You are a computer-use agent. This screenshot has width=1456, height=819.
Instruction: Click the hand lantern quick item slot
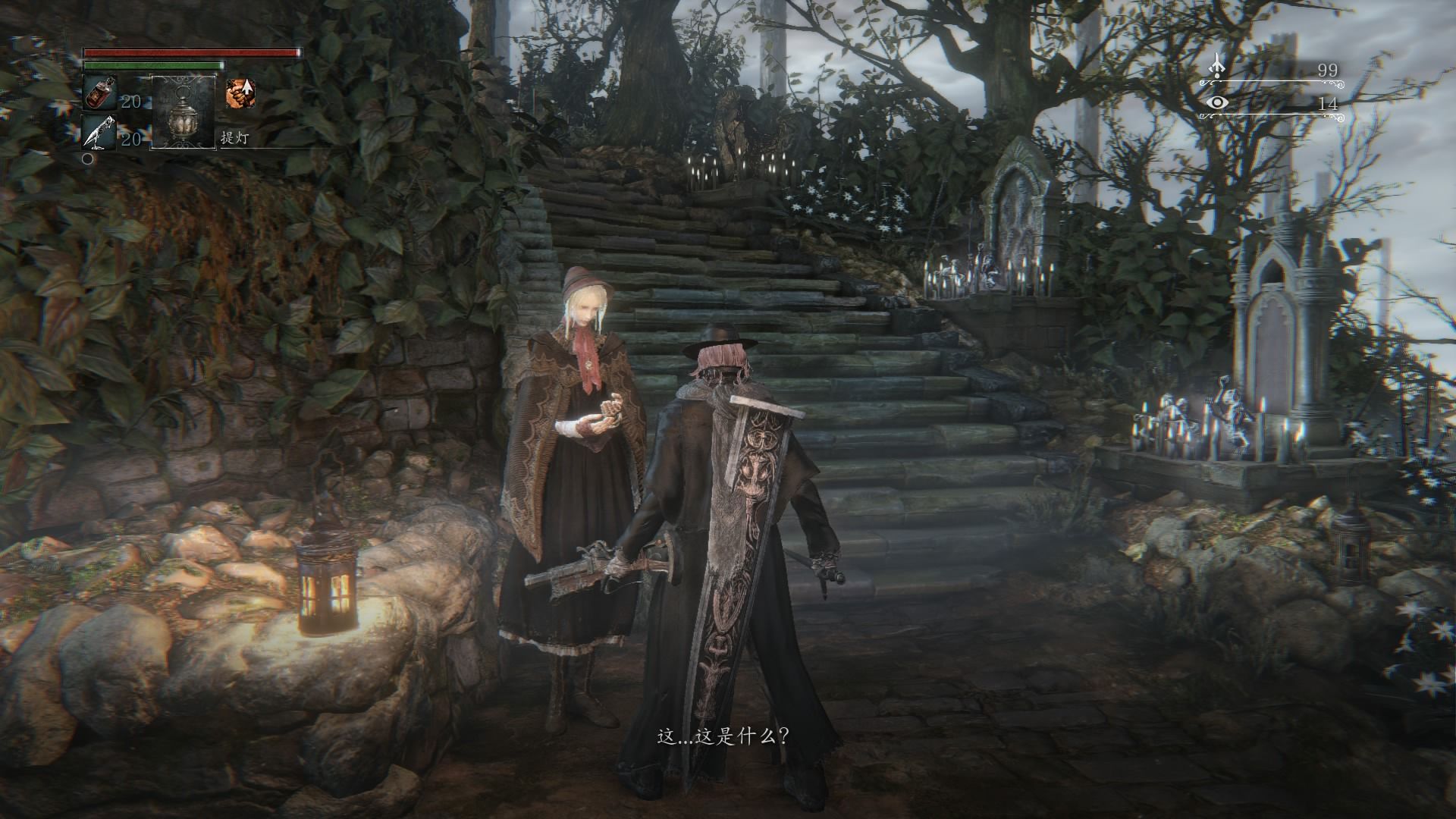tap(184, 111)
